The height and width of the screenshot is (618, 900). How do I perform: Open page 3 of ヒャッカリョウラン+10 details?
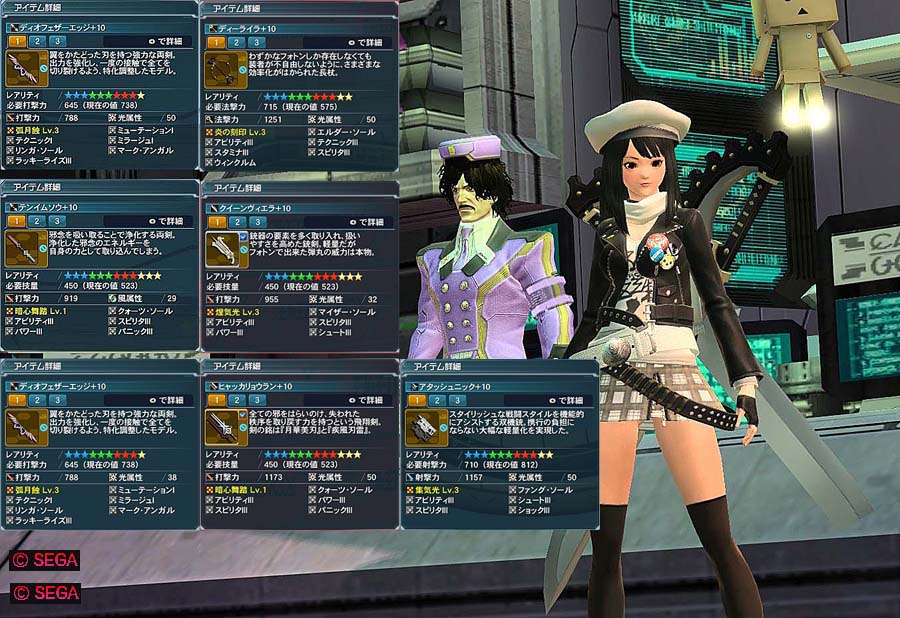point(260,400)
